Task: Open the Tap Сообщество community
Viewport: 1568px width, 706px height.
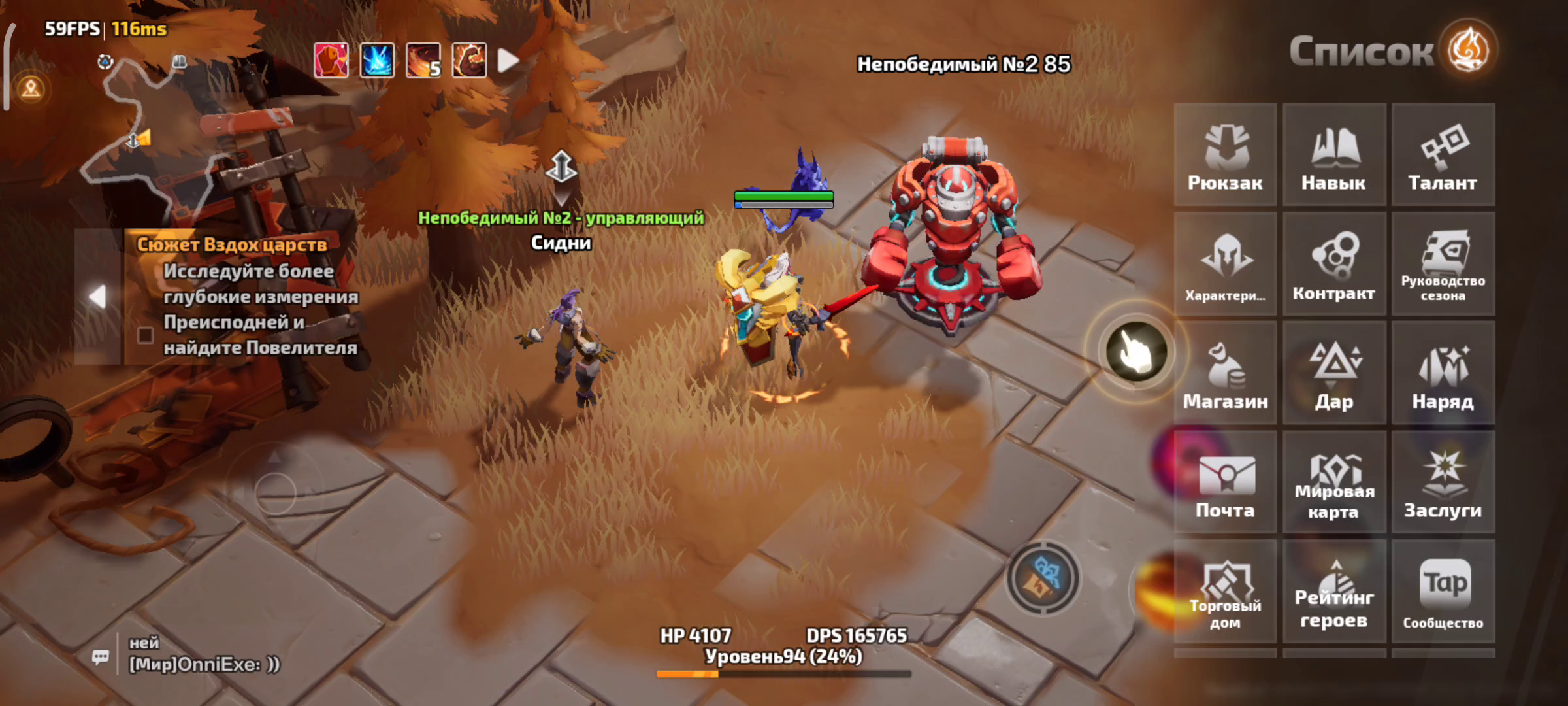Action: (1443, 592)
